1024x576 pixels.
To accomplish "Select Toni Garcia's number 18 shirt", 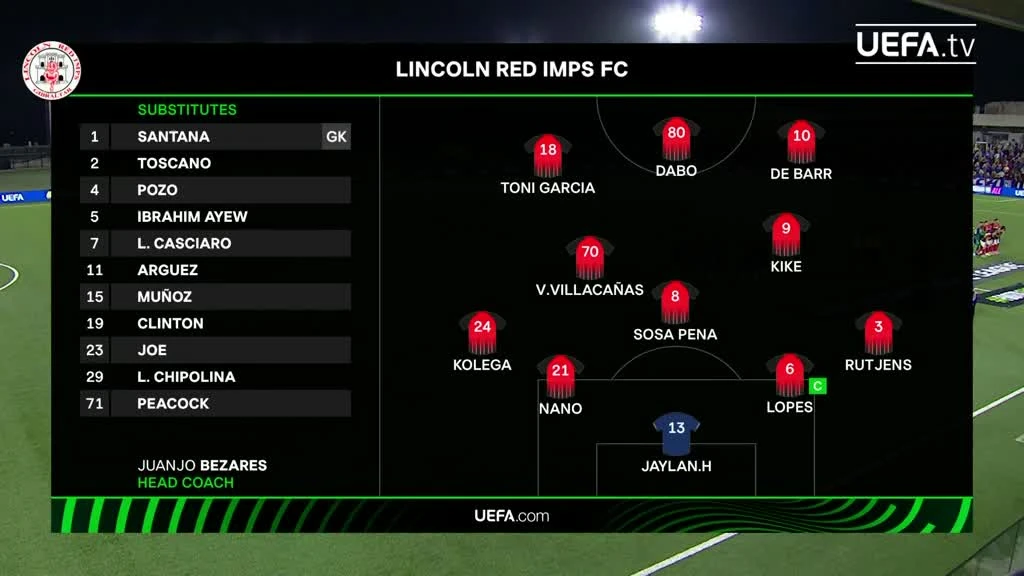I will pyautogui.click(x=547, y=155).
